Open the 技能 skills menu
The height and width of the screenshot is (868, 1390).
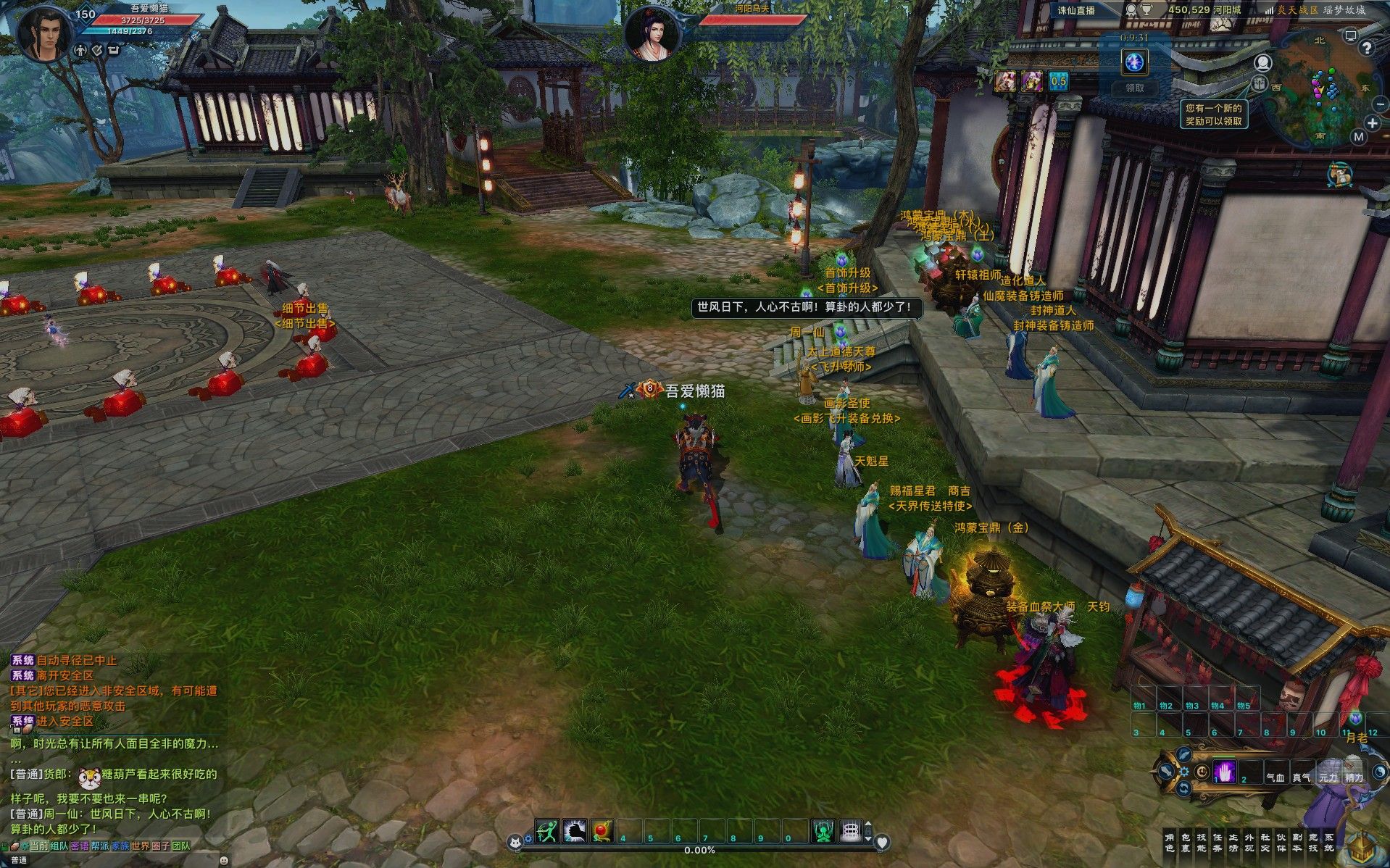1201,843
